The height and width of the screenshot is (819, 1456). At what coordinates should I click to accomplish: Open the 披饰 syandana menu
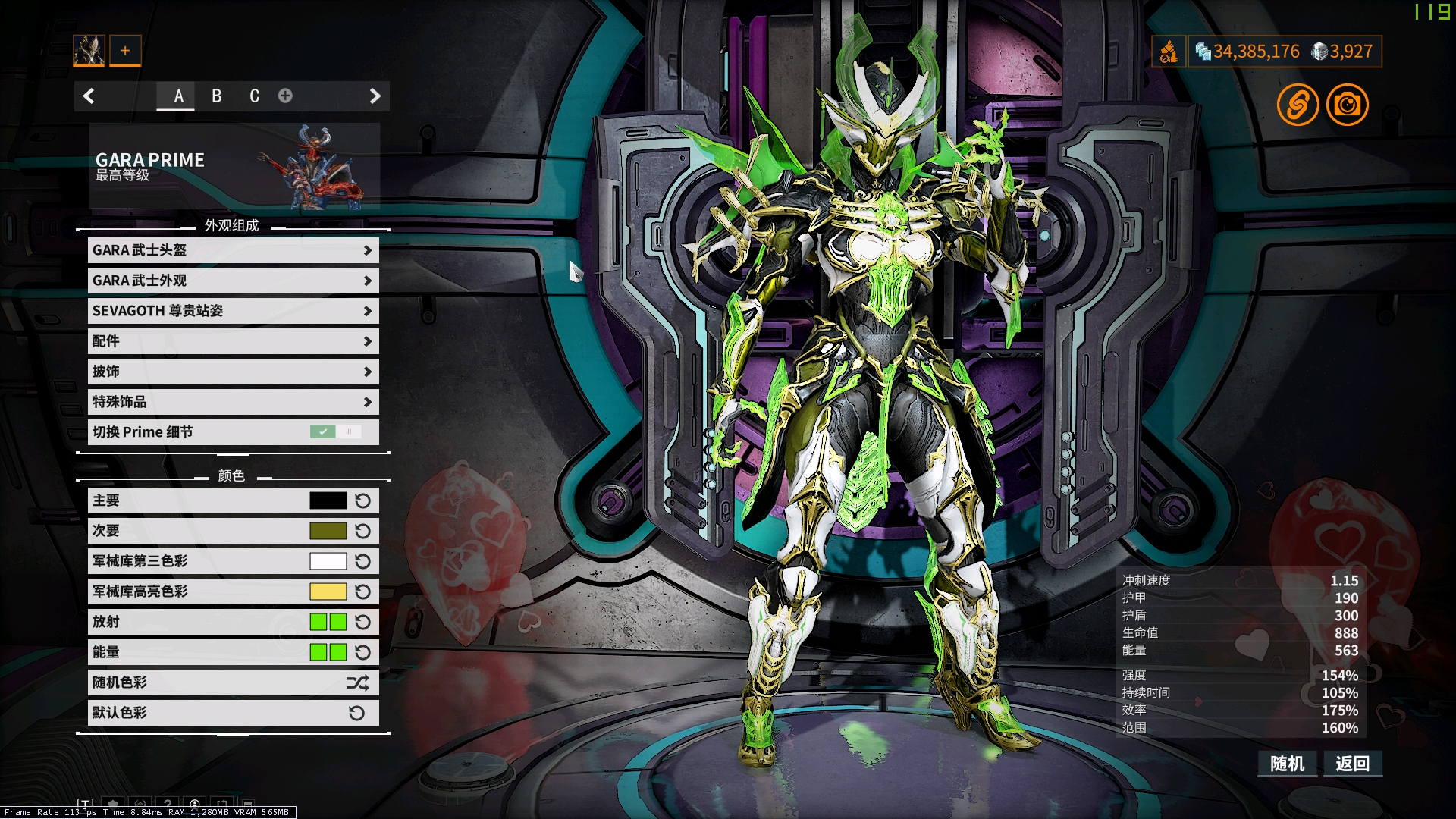[233, 372]
